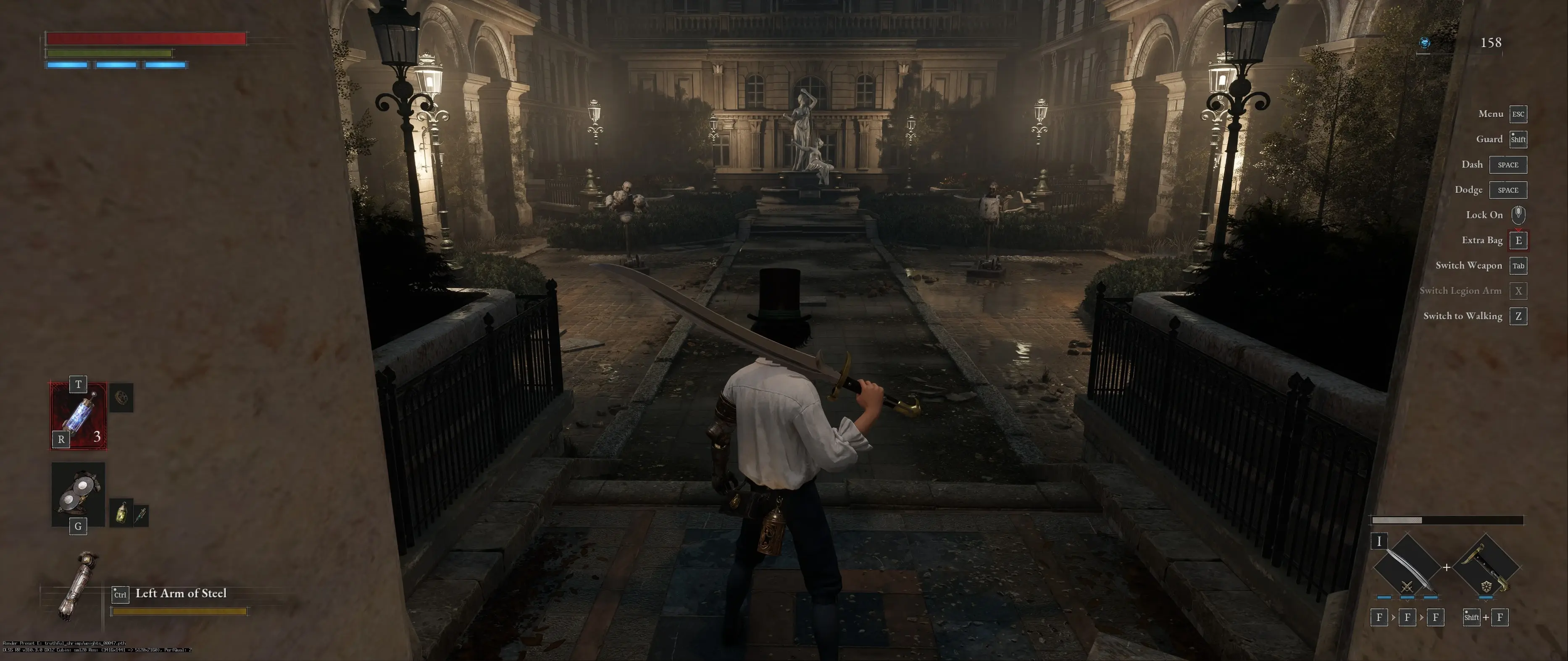Enable Guard using the Shift keybind
1568x661 pixels.
coord(1519,139)
